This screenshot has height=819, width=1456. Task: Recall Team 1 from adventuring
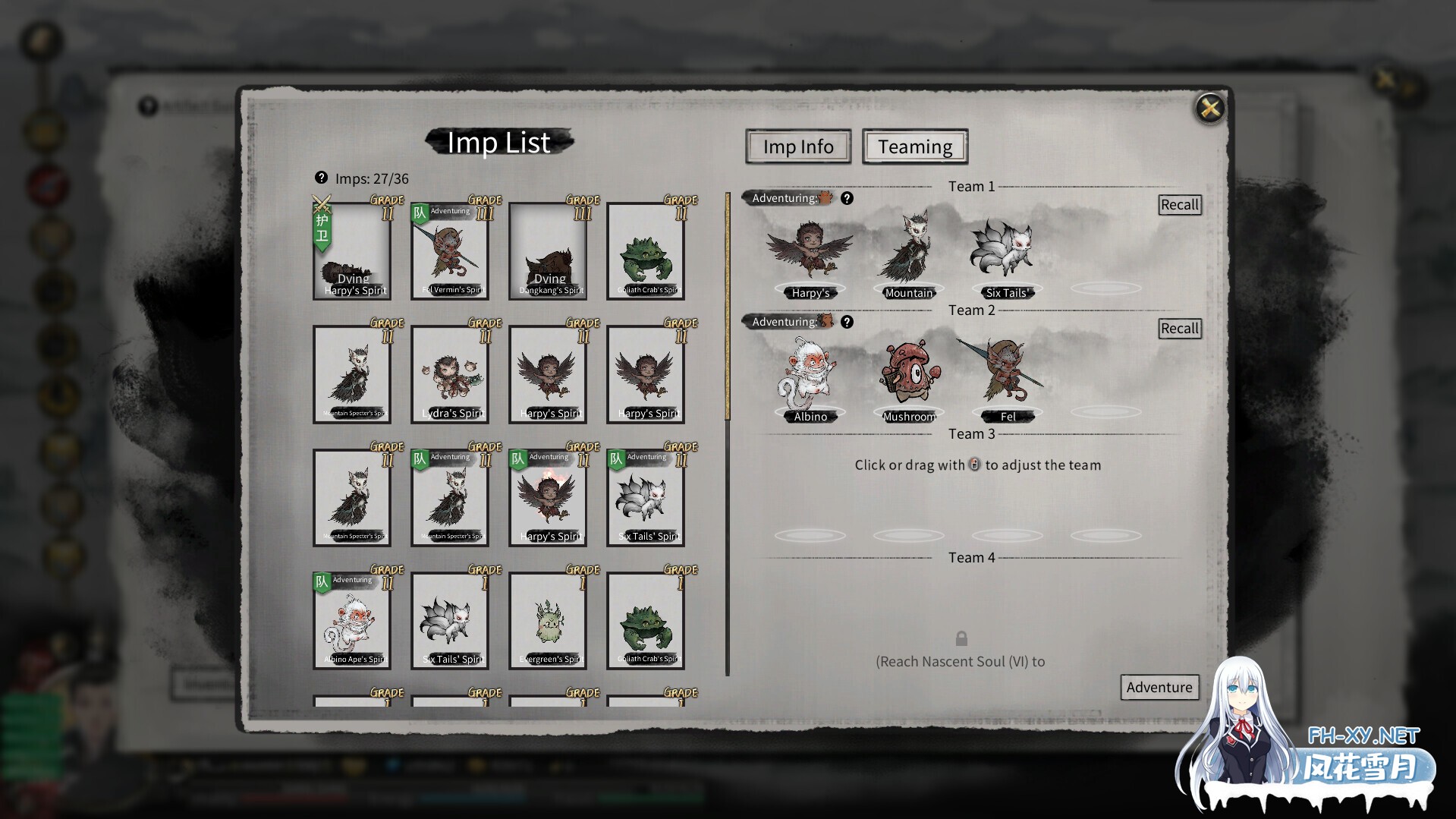click(x=1179, y=205)
